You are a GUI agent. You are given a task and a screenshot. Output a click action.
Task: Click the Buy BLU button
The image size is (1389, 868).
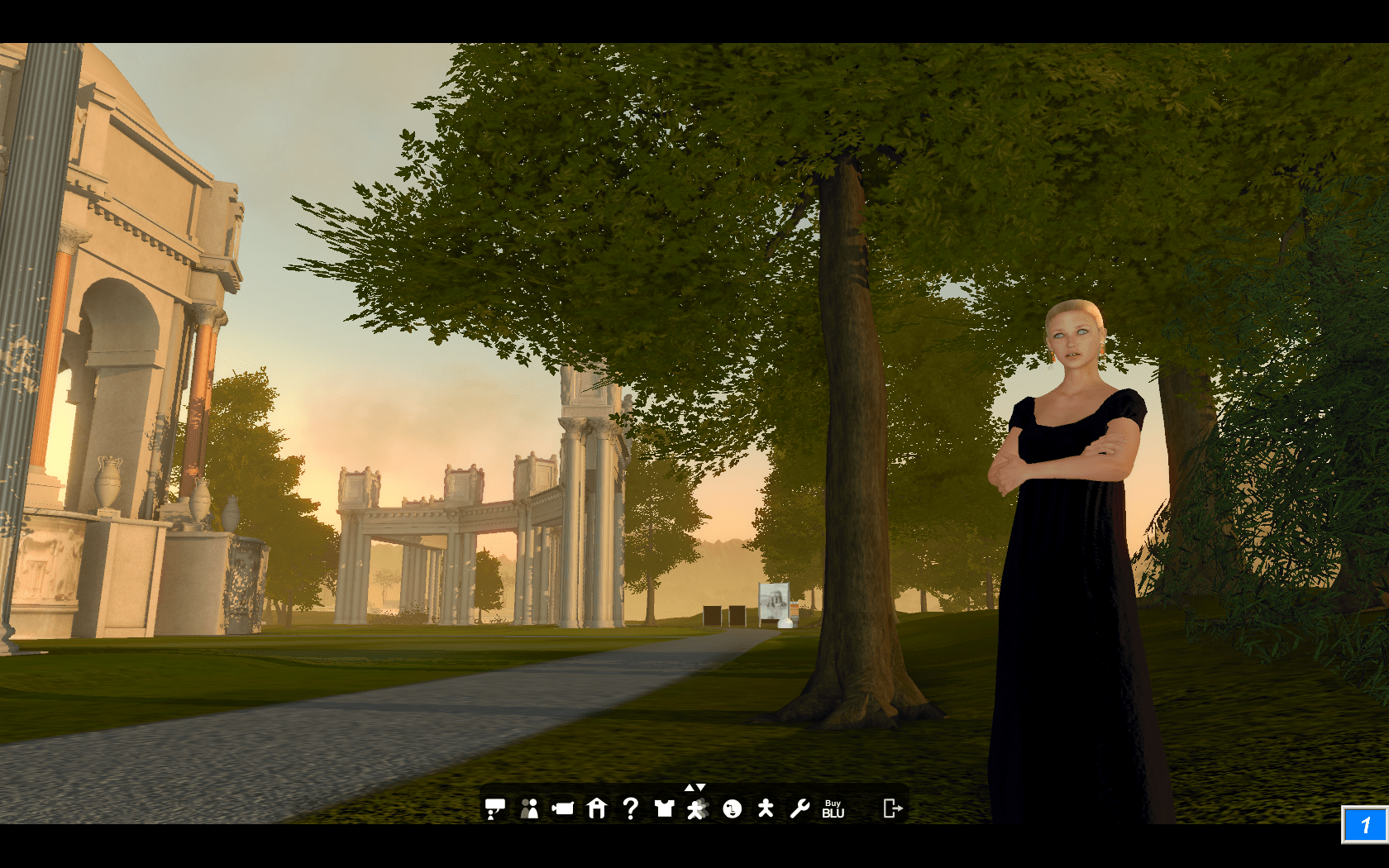(x=833, y=808)
